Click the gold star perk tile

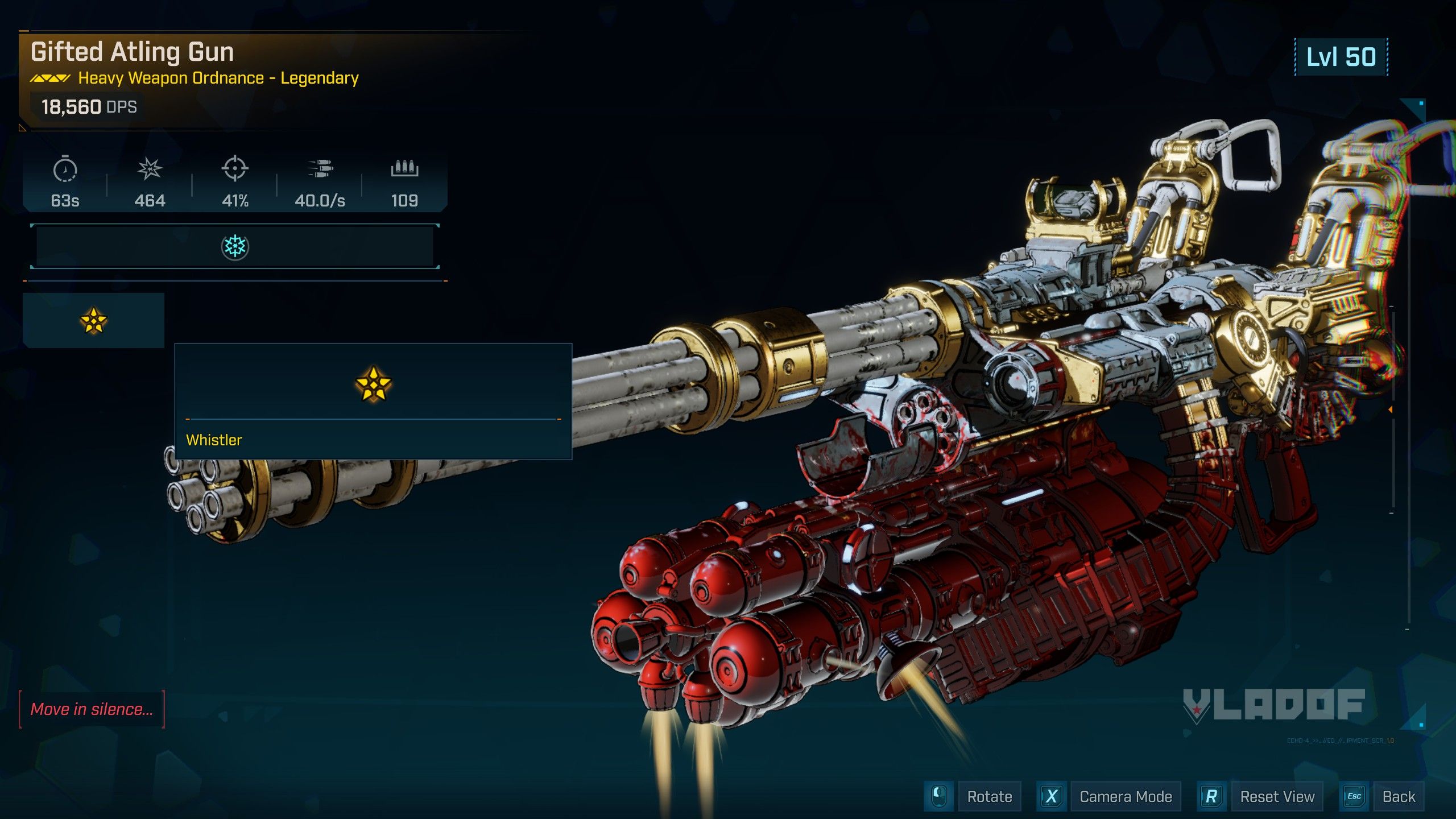(93, 320)
